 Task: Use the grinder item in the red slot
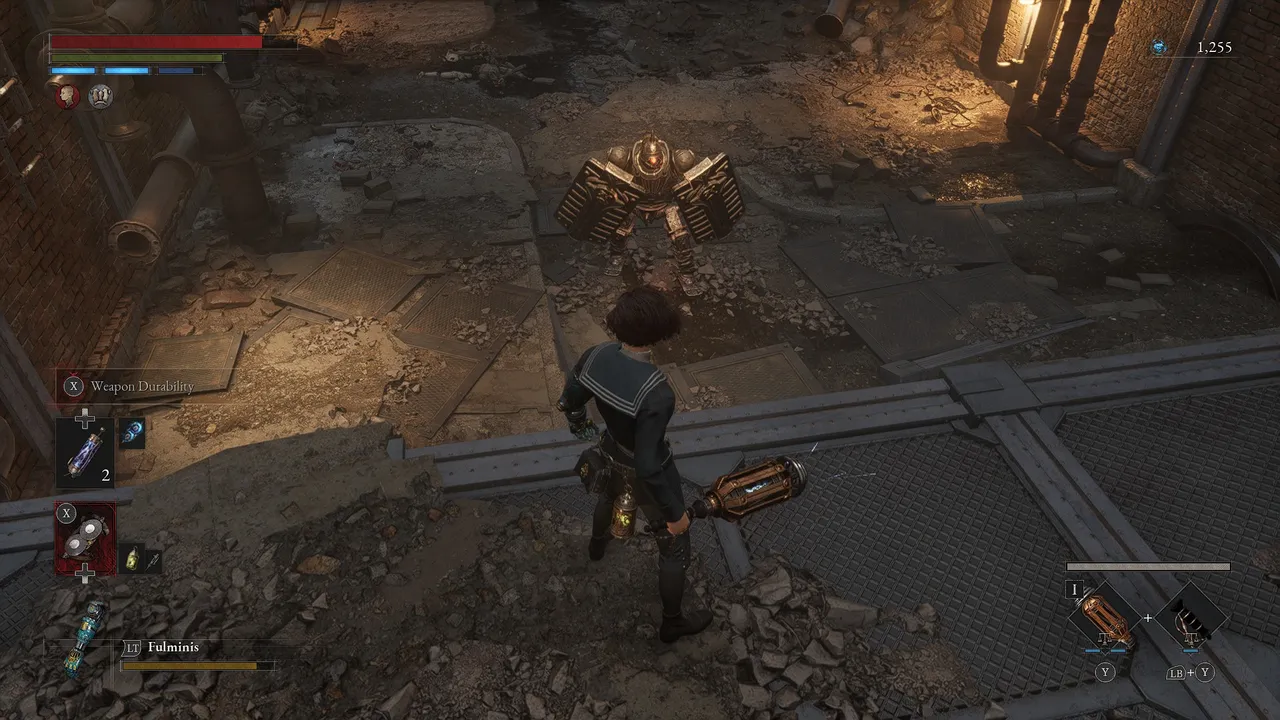(85, 536)
